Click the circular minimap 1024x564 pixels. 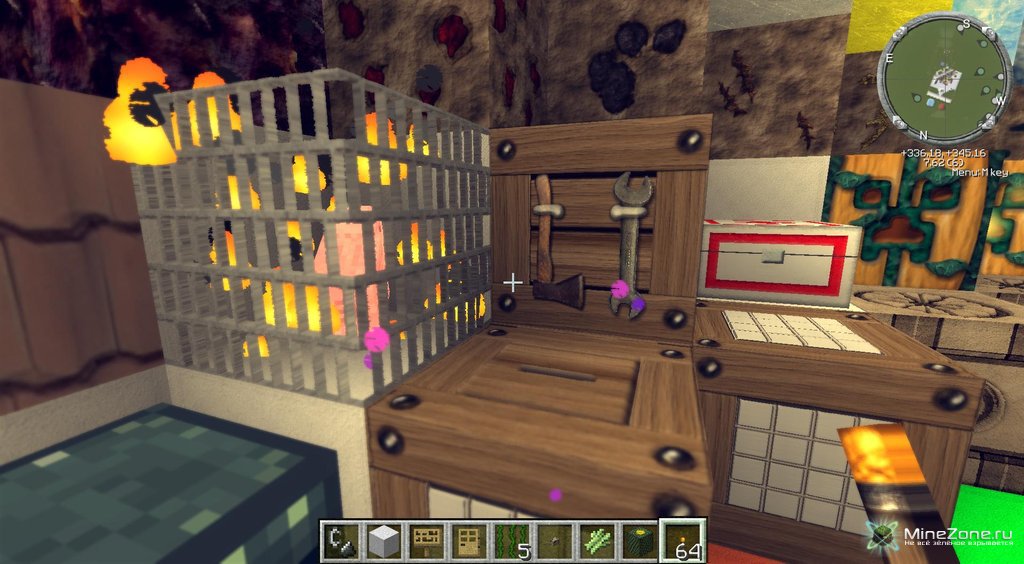943,79
